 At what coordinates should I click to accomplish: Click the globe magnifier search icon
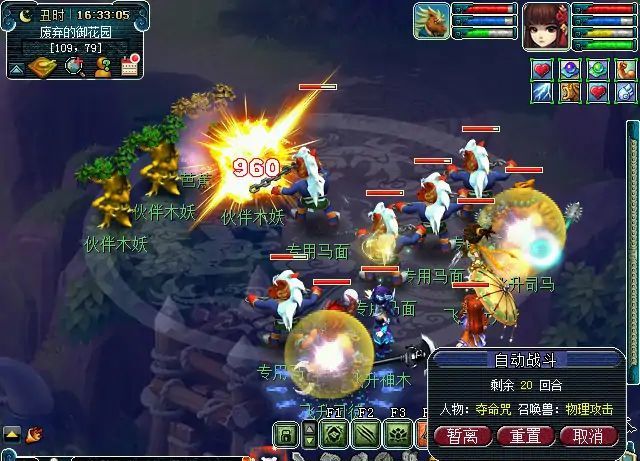coord(74,67)
